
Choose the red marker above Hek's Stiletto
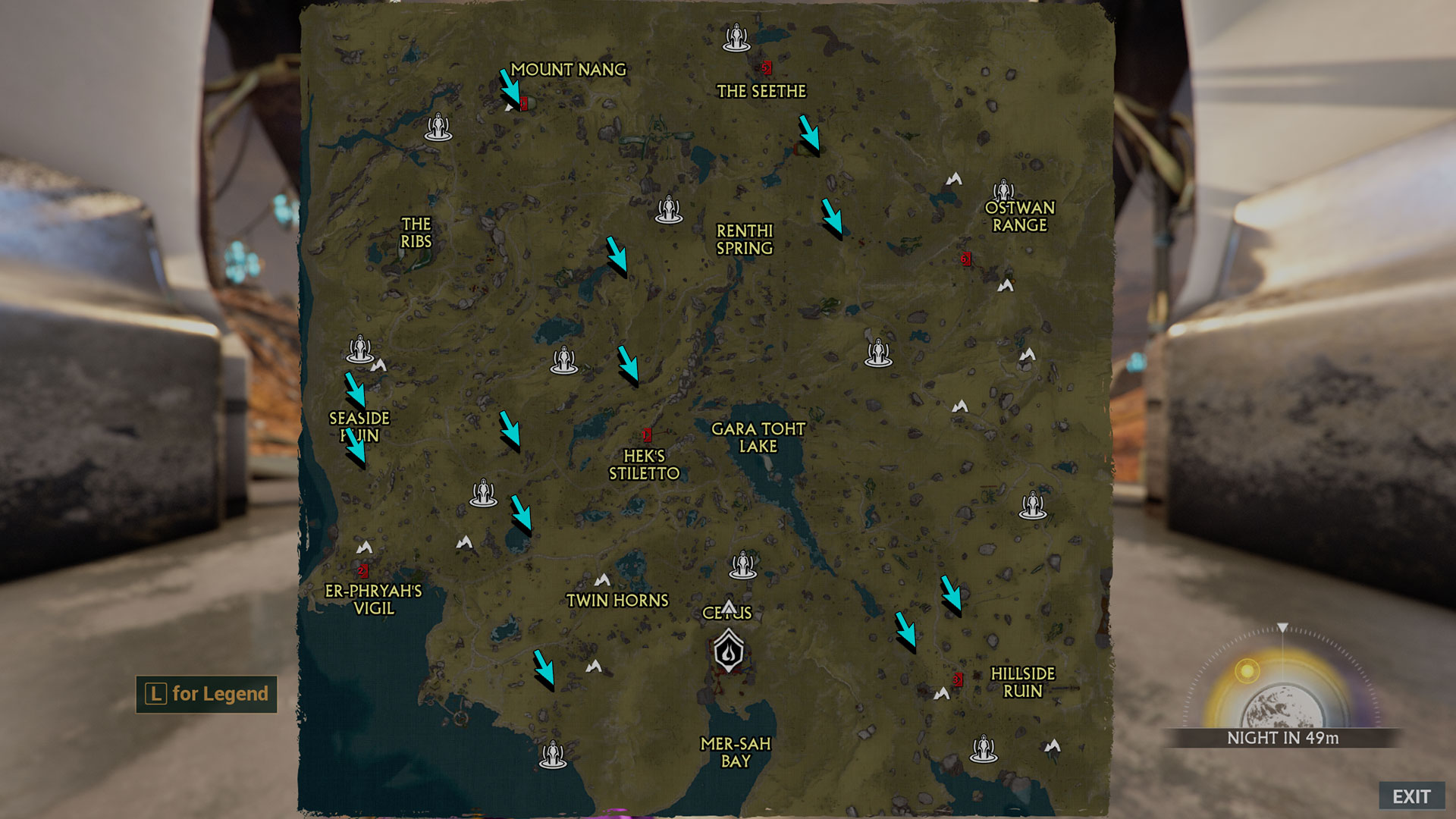point(647,435)
